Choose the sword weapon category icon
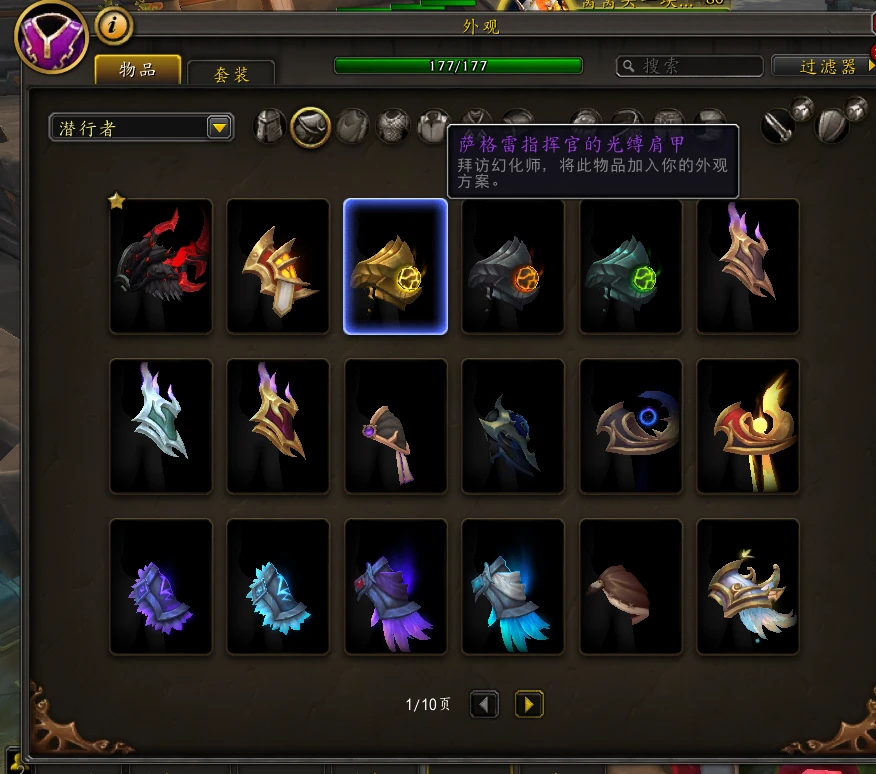876x774 pixels. [779, 126]
